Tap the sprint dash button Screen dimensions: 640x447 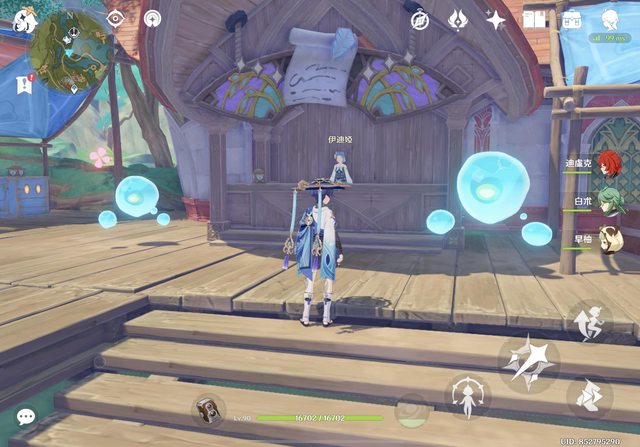pyautogui.click(x=589, y=397)
